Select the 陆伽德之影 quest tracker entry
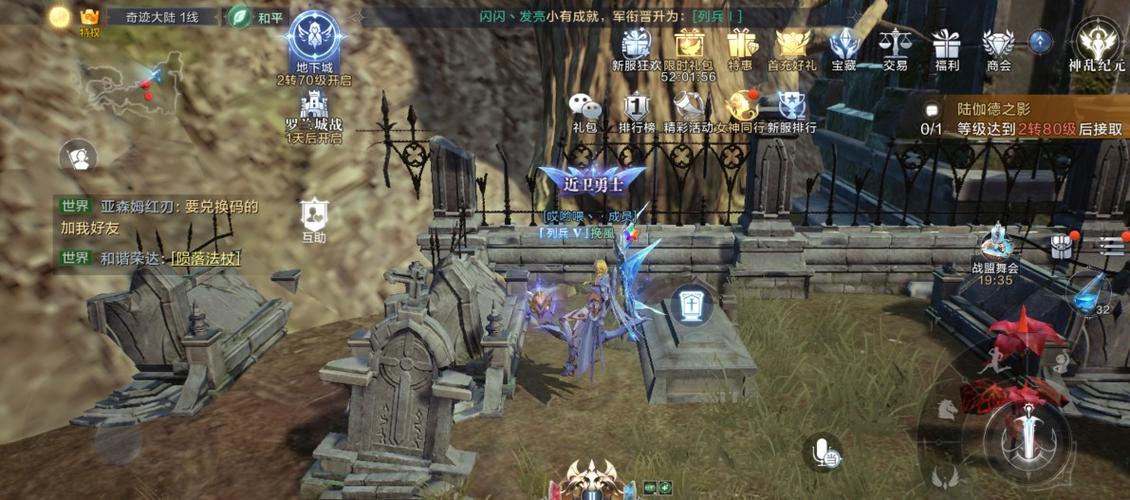The height and width of the screenshot is (500, 1130). pyautogui.click(x=1020, y=119)
